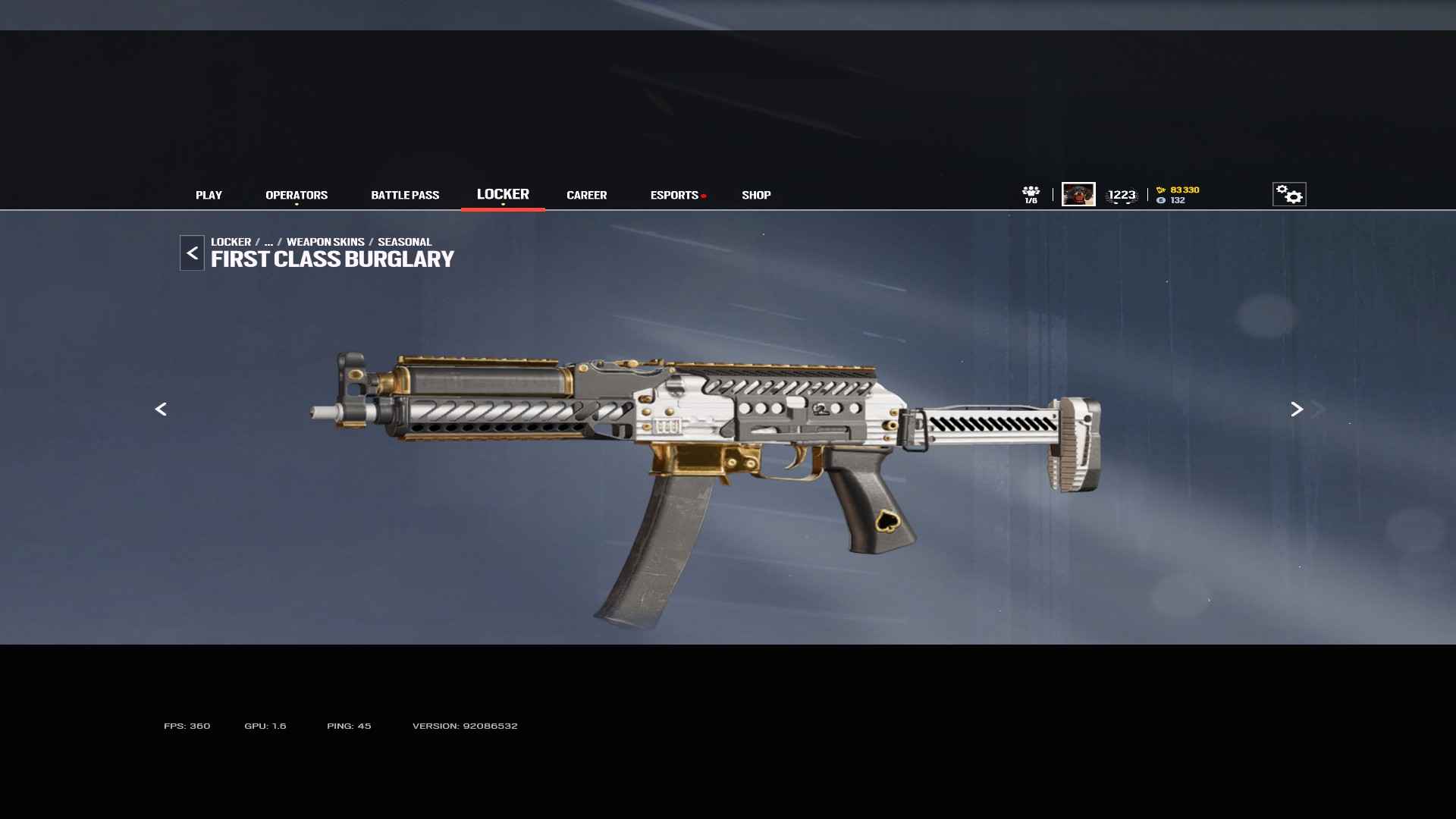Image resolution: width=1456 pixels, height=819 pixels.
Task: Go back with the breadcrumb back arrow
Action: tap(192, 253)
